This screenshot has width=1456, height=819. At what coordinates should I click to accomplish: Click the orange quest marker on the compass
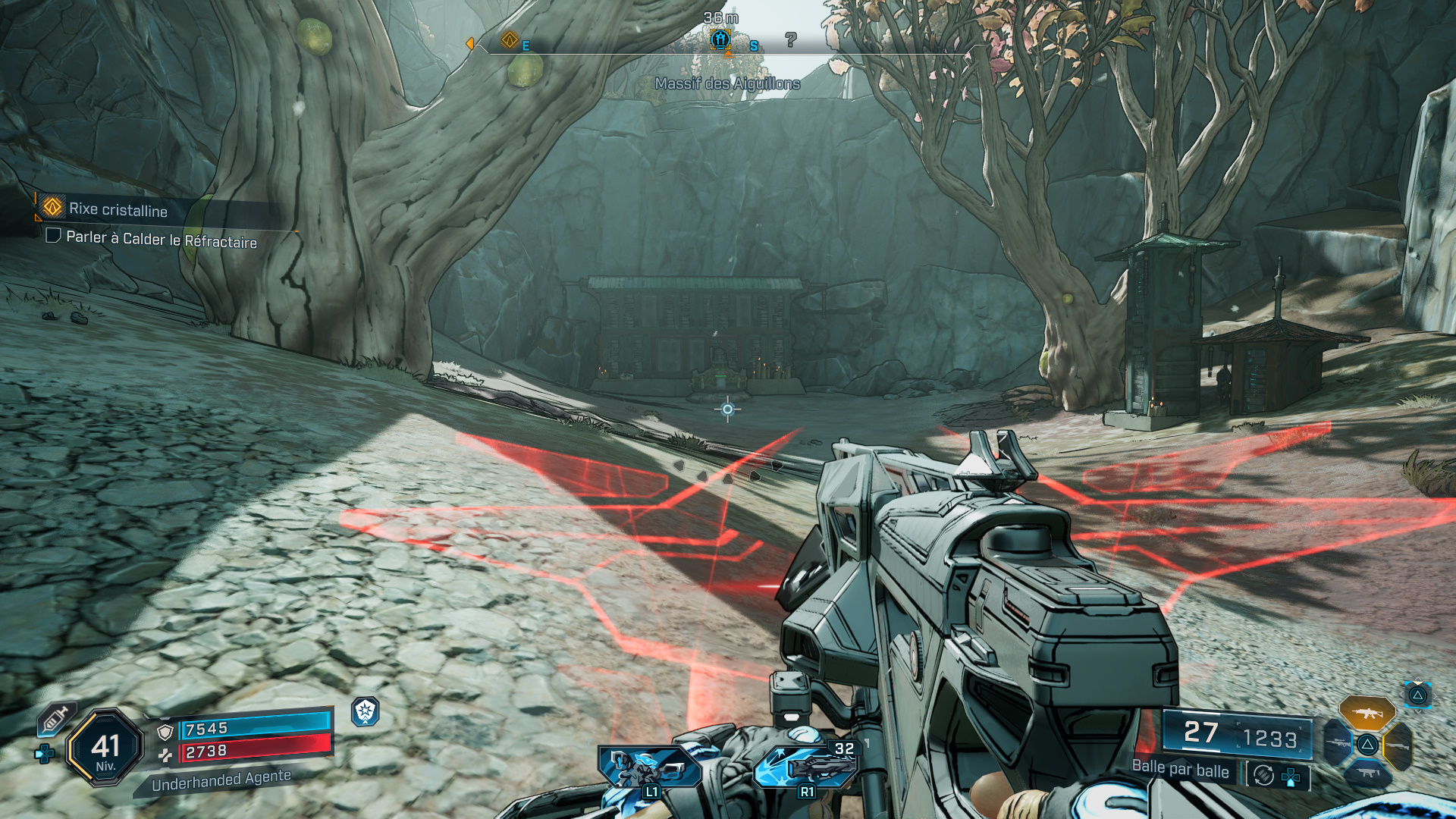tap(510, 39)
